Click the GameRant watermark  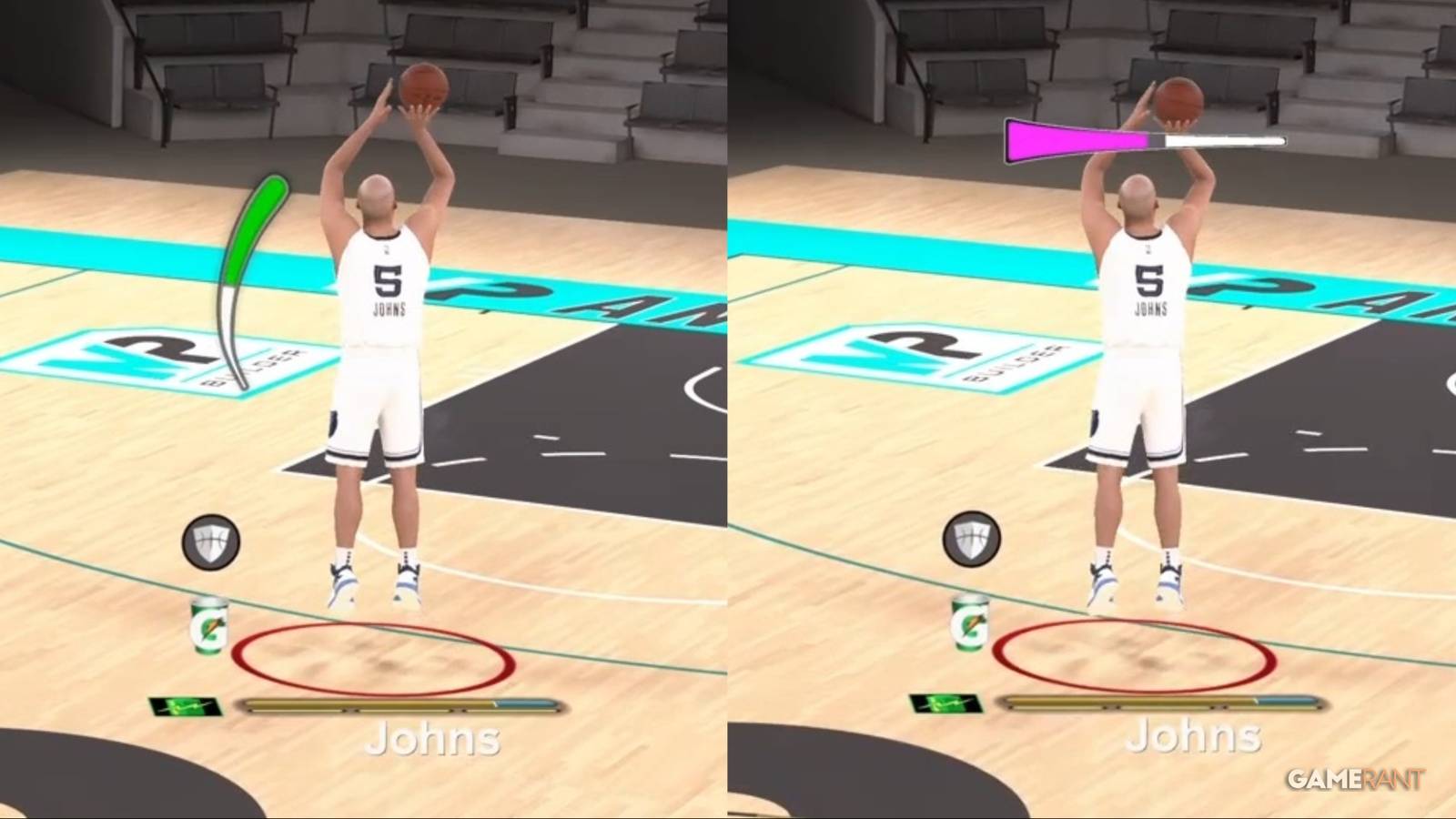pyautogui.click(x=1357, y=778)
